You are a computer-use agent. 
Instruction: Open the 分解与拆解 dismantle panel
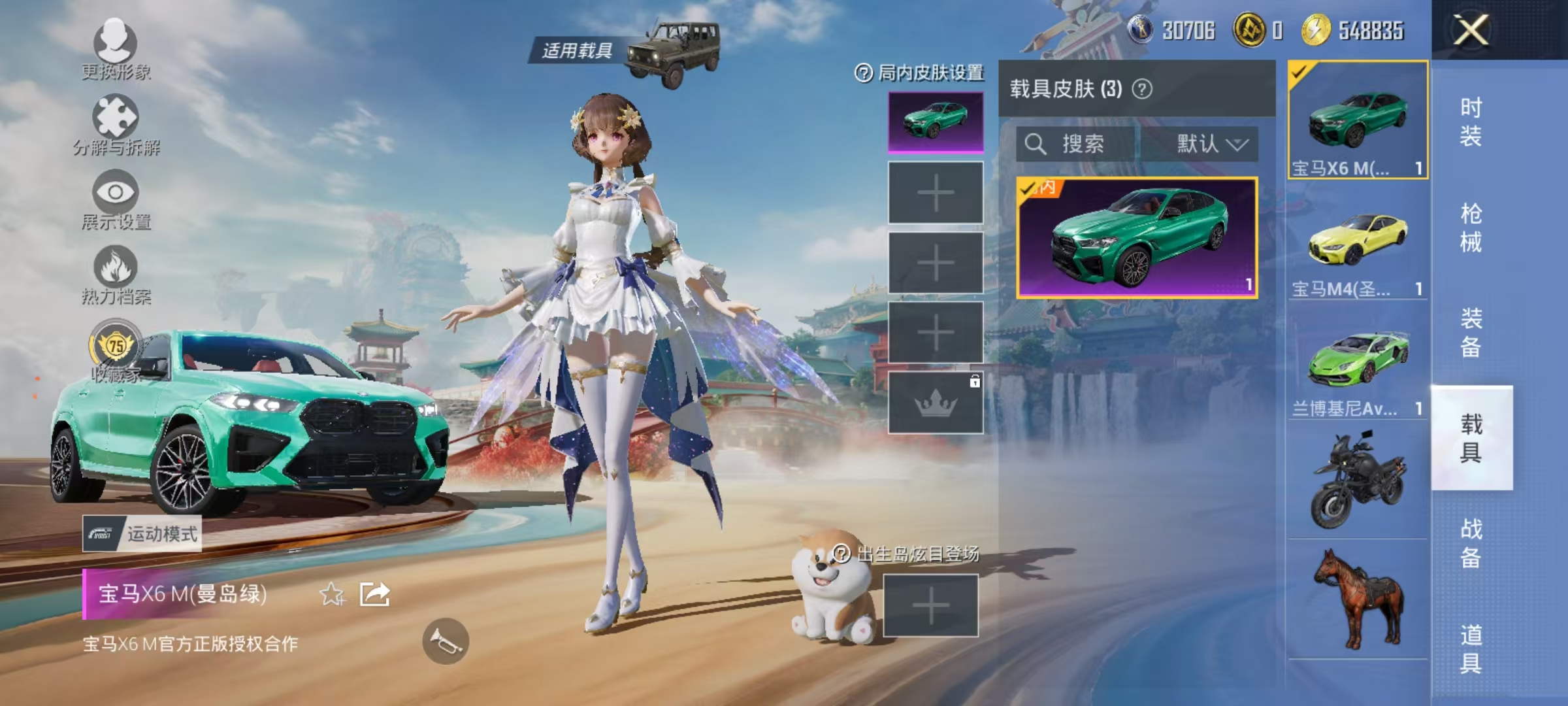click(x=116, y=118)
